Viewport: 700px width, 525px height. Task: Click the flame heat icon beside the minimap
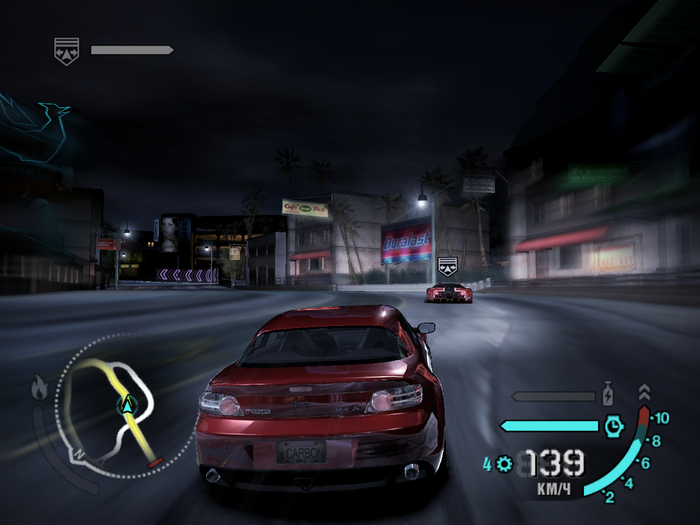click(x=40, y=387)
